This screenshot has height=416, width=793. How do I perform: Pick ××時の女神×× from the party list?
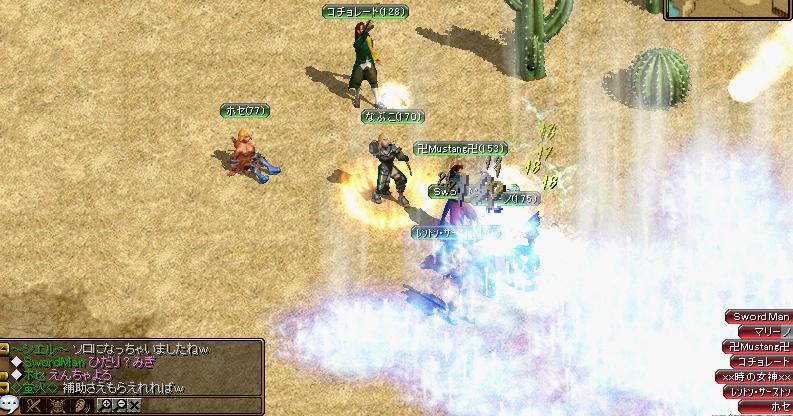[x=756, y=376]
